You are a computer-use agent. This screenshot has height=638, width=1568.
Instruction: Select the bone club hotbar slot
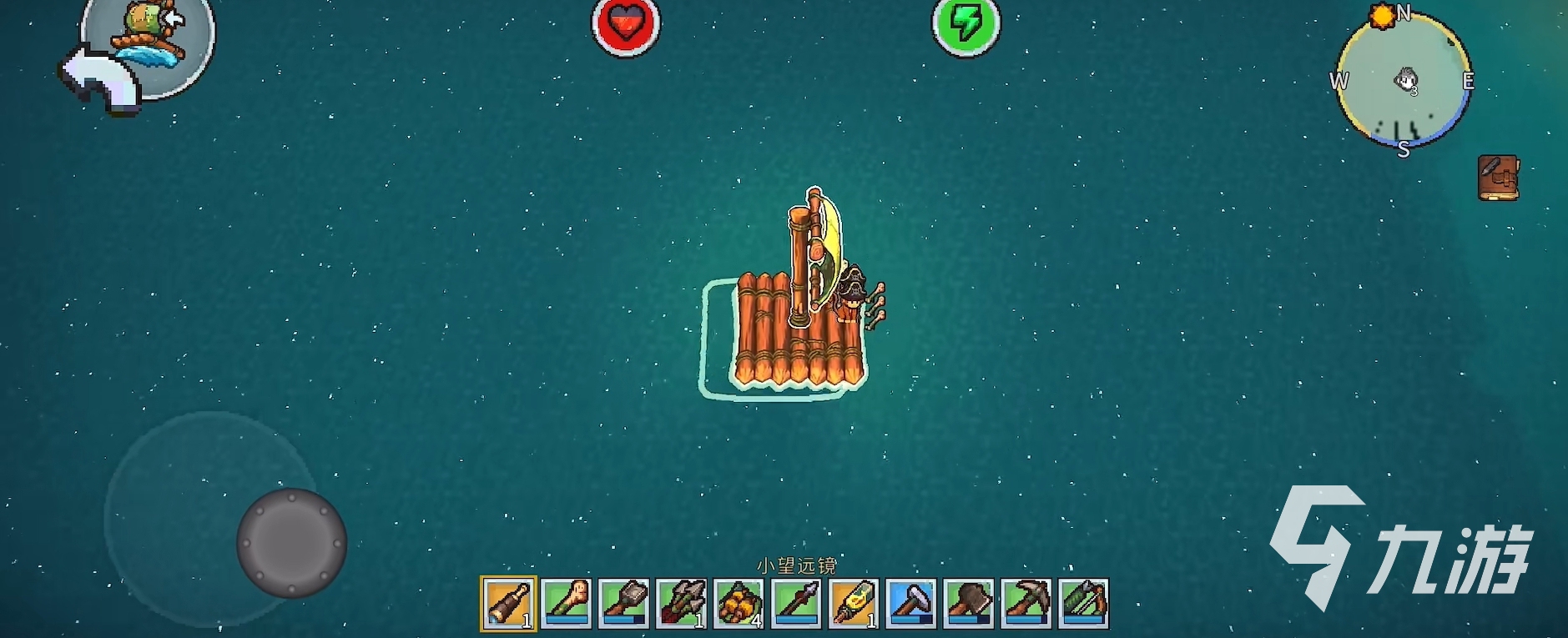point(567,603)
